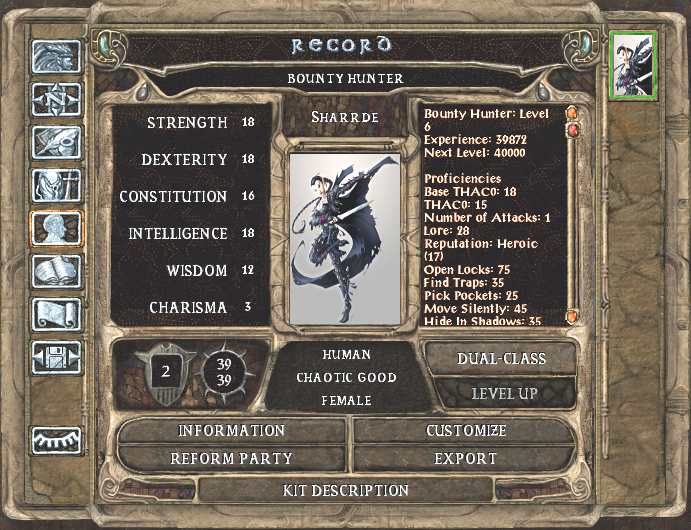Open the mage spellbook icon

(x=56, y=272)
